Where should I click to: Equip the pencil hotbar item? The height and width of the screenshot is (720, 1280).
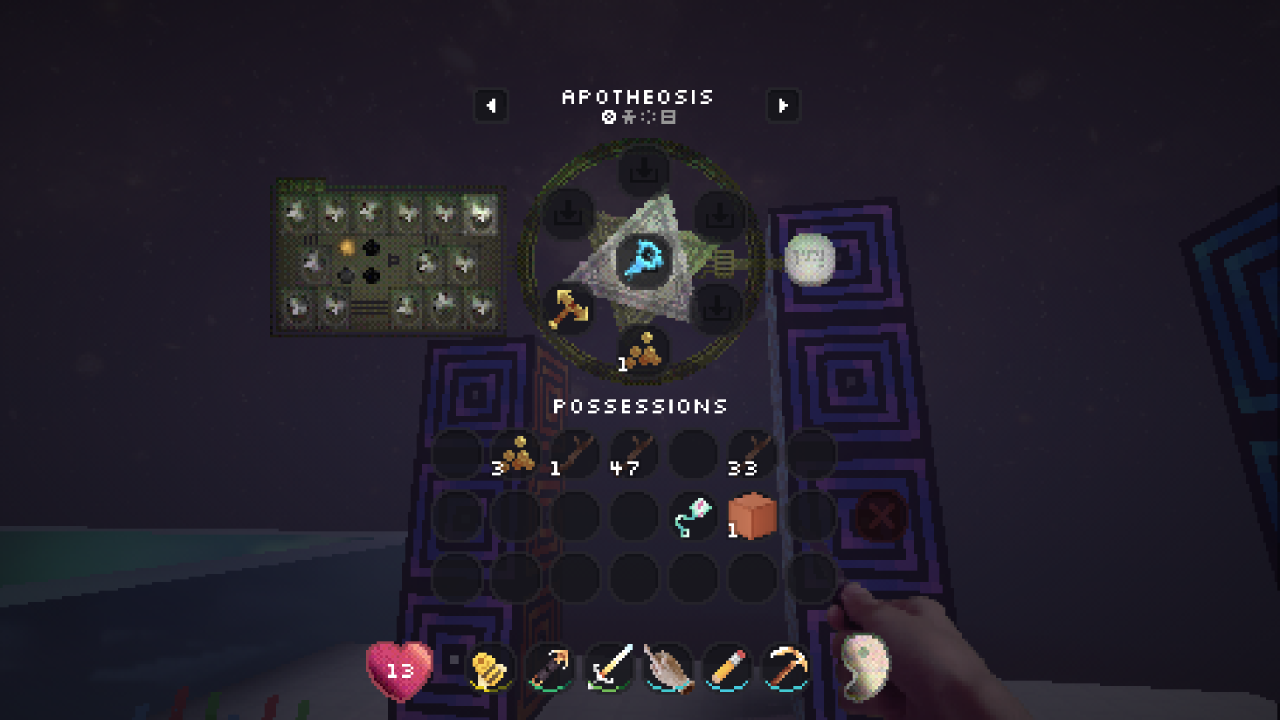pos(727,666)
